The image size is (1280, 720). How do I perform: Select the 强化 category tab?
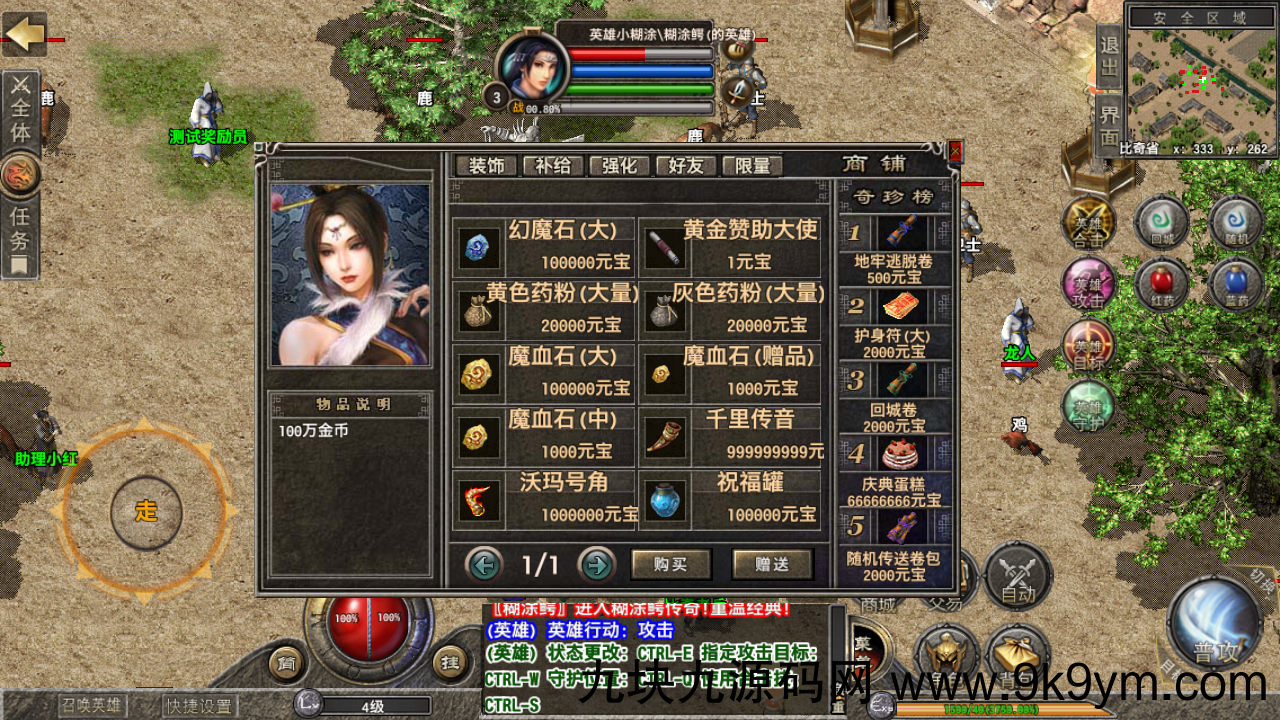(x=619, y=166)
